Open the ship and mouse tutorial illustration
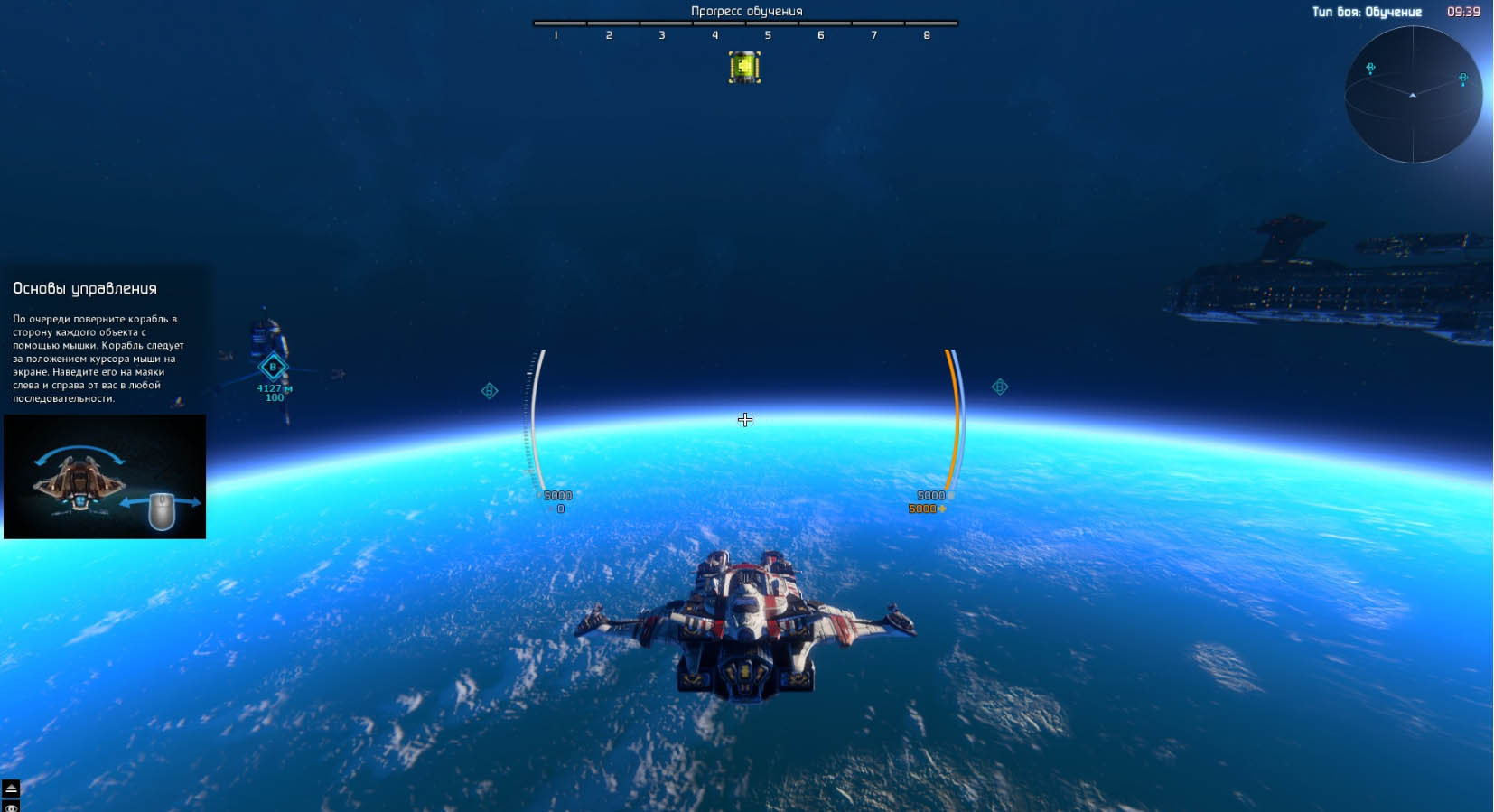The width and height of the screenshot is (1494, 812). (105, 477)
